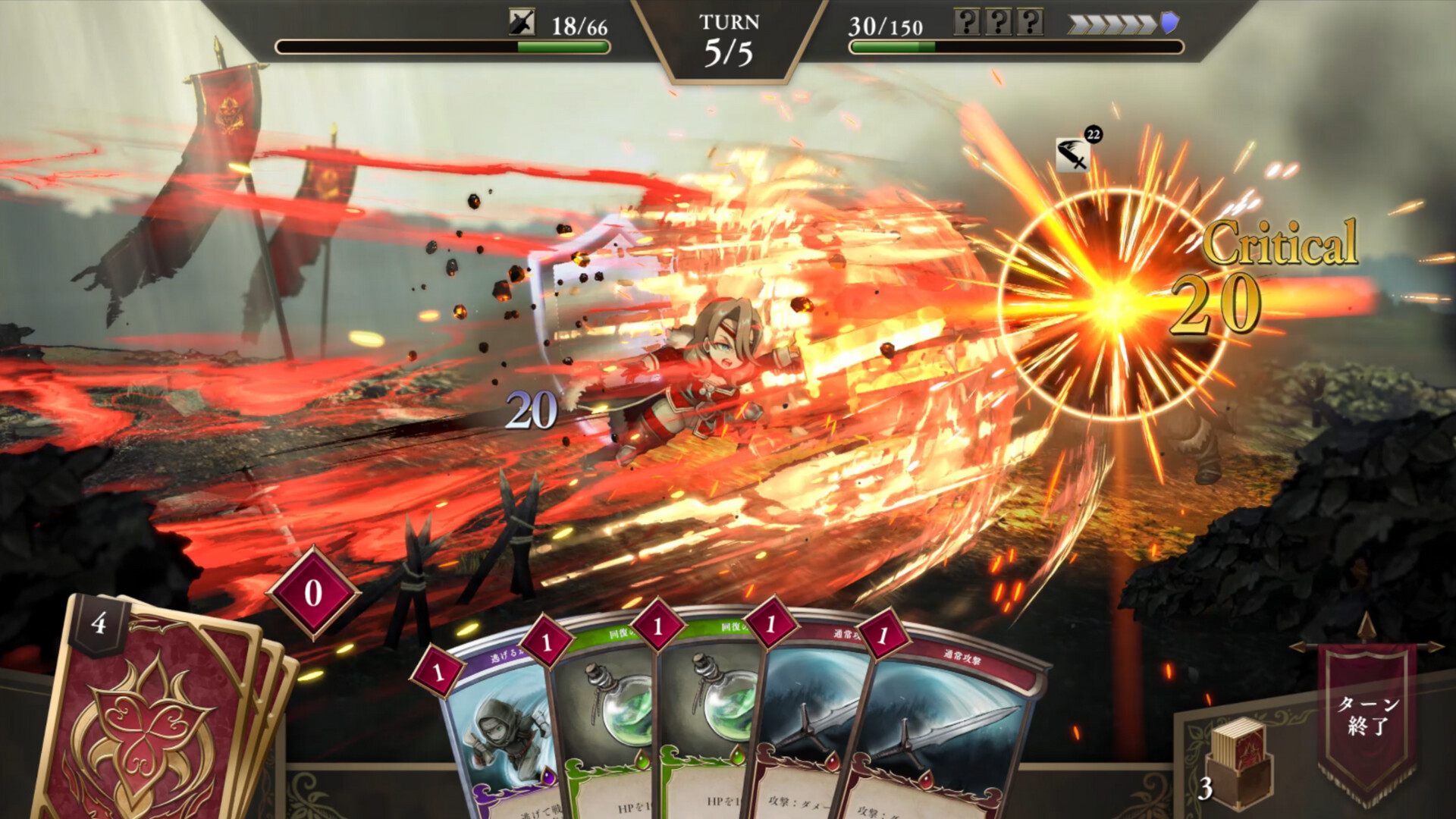Select the ninja escape card in hand
The height and width of the screenshot is (819, 1456).
(500, 728)
